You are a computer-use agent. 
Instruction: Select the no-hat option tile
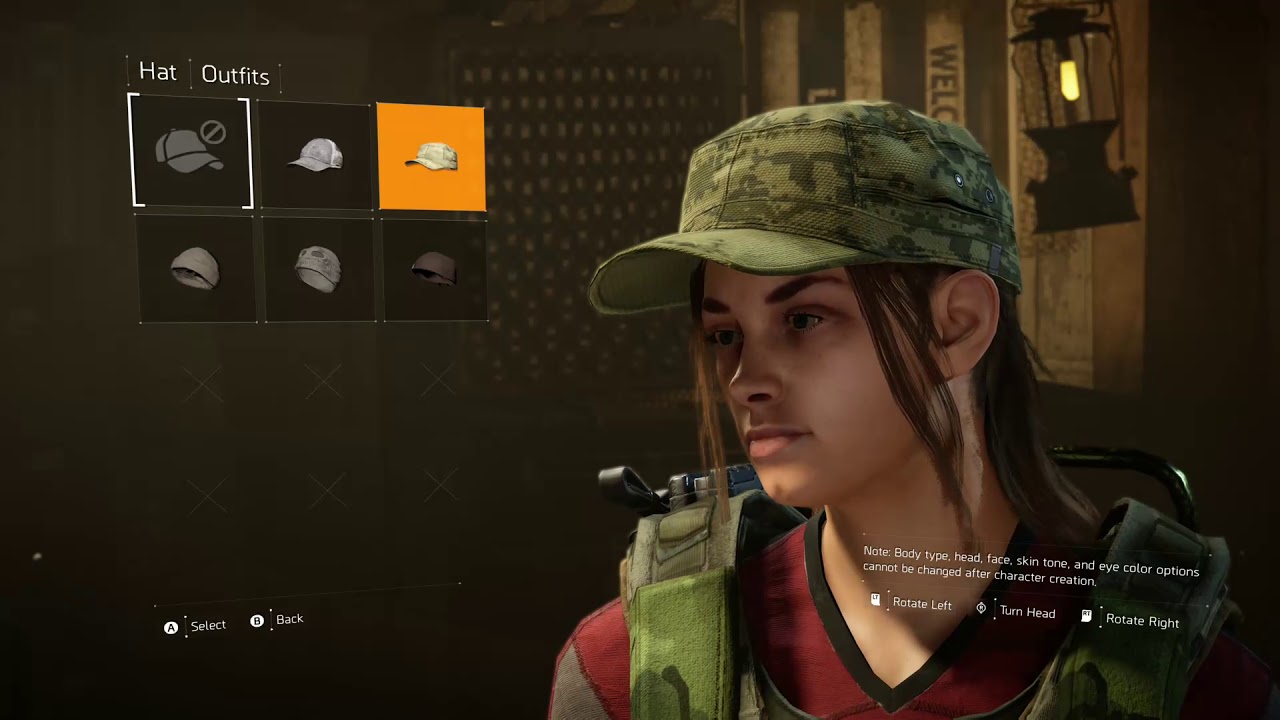point(190,151)
